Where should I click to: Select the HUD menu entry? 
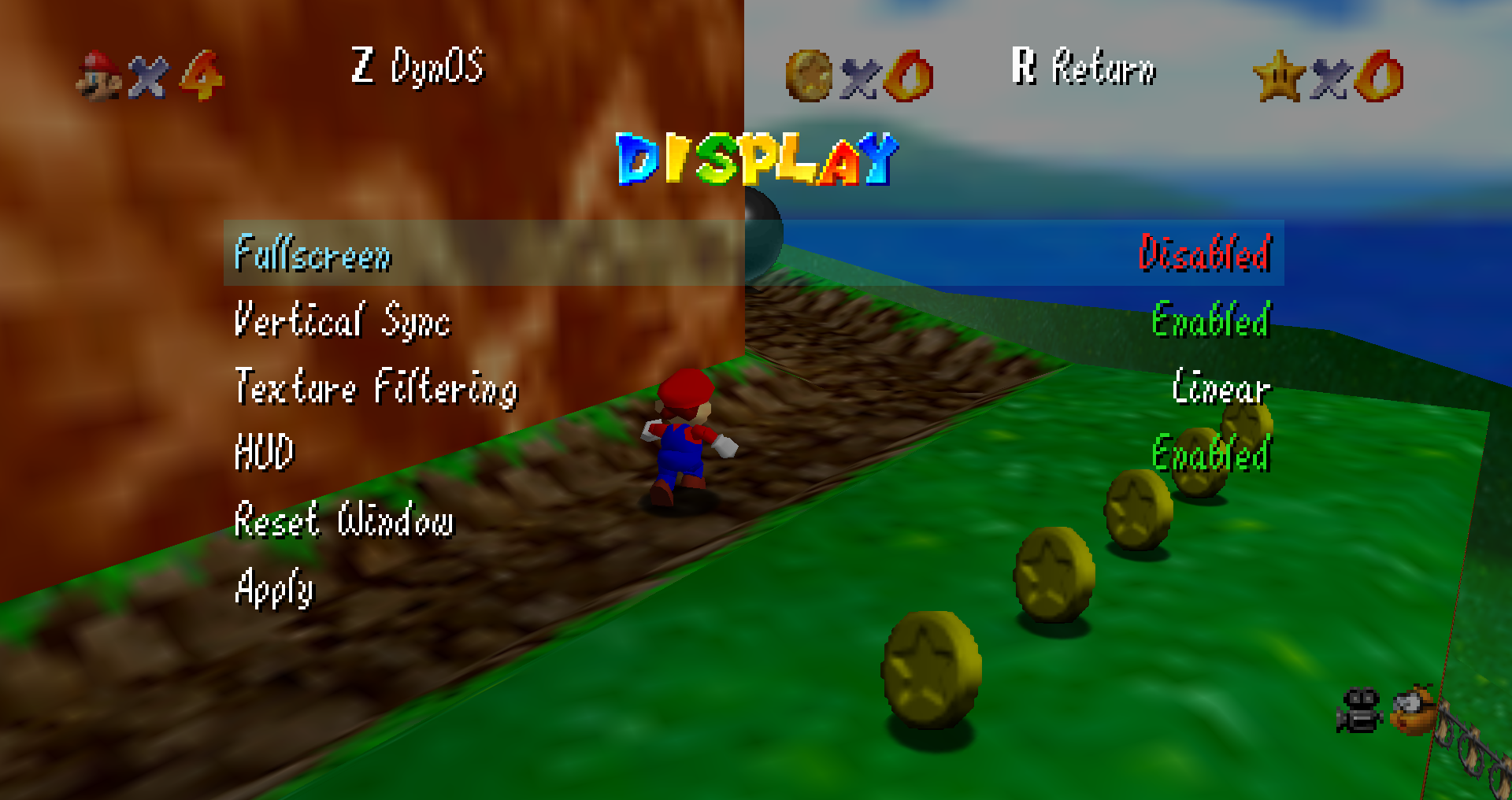[x=265, y=453]
